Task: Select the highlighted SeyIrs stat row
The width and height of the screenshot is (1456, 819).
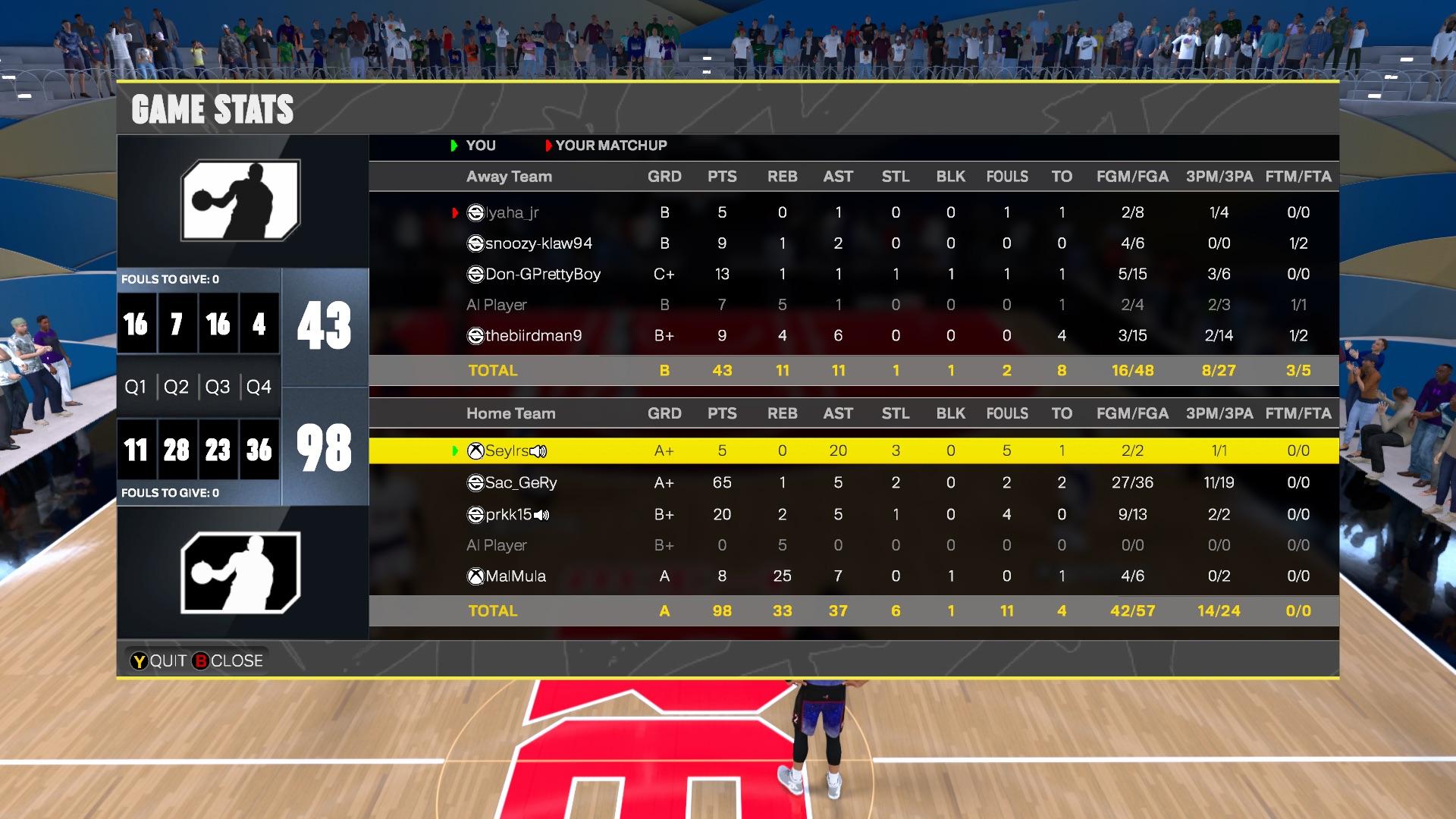Action: pos(834,450)
